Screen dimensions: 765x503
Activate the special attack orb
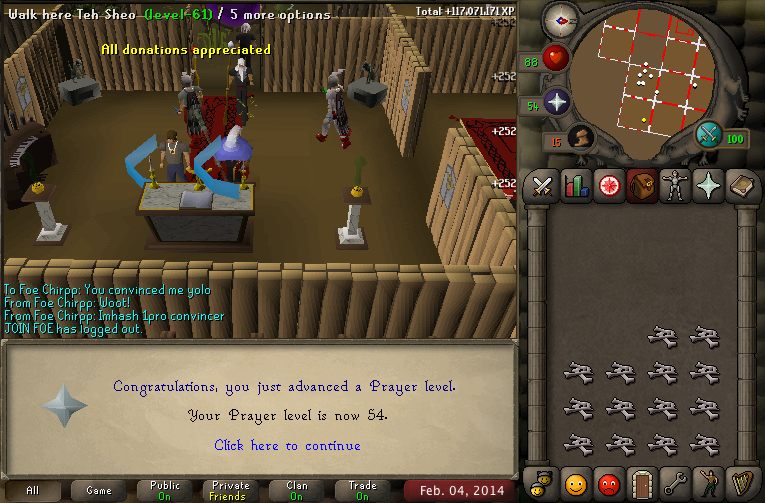(710, 135)
